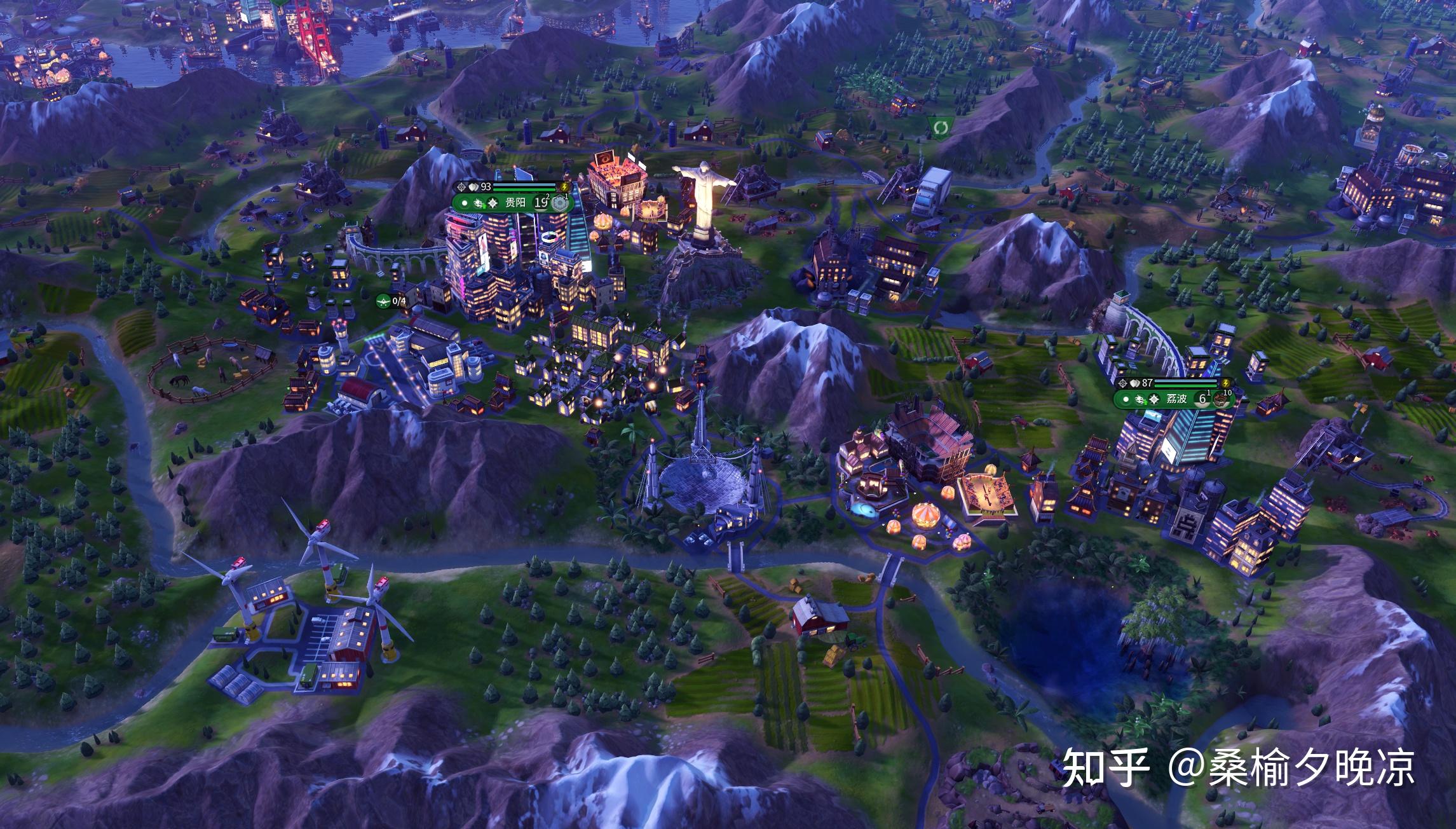Select the airplane 0/4 aerodrome badge

(x=391, y=301)
